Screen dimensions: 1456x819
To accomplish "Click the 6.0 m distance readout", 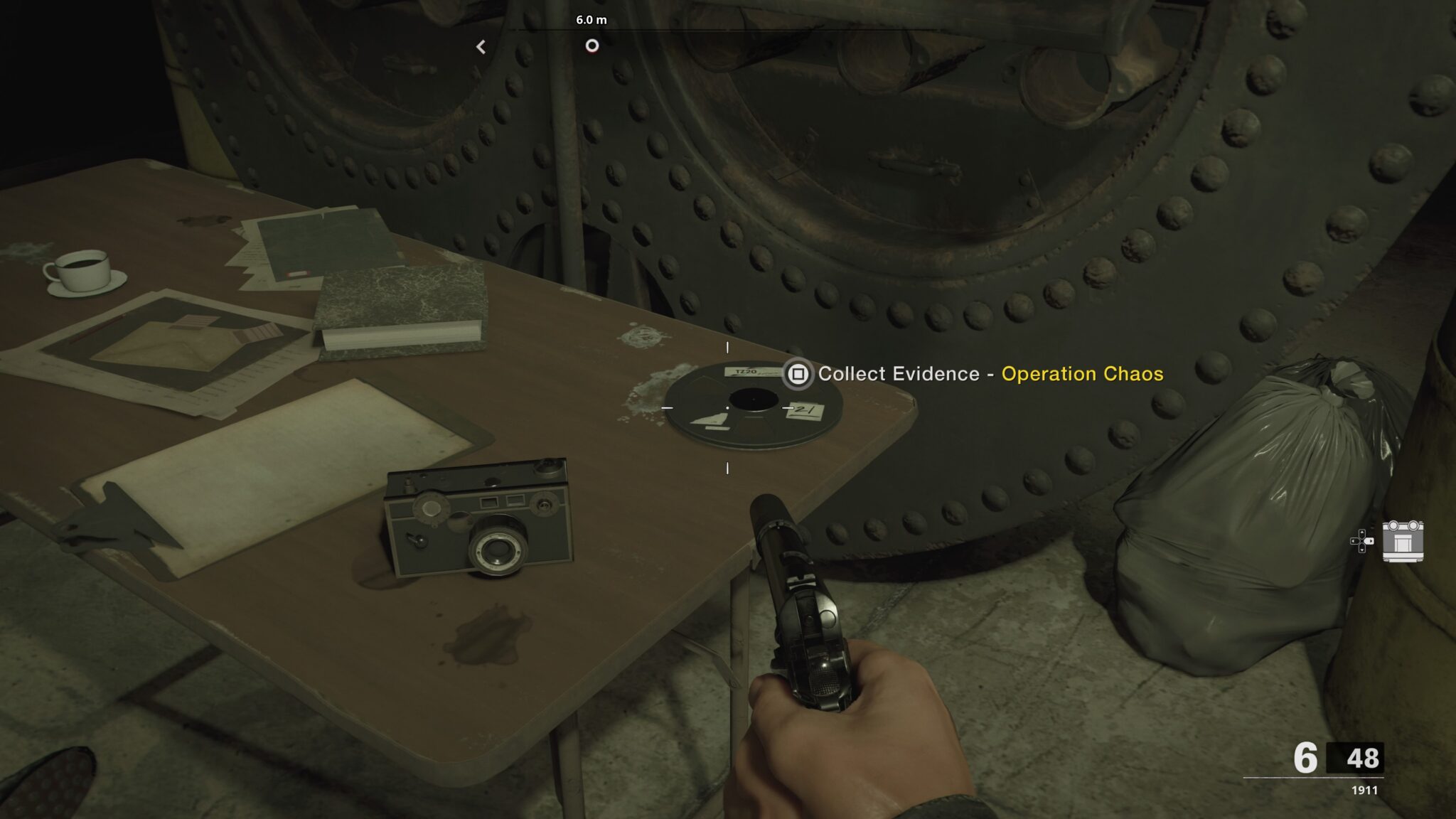I will point(593,21).
